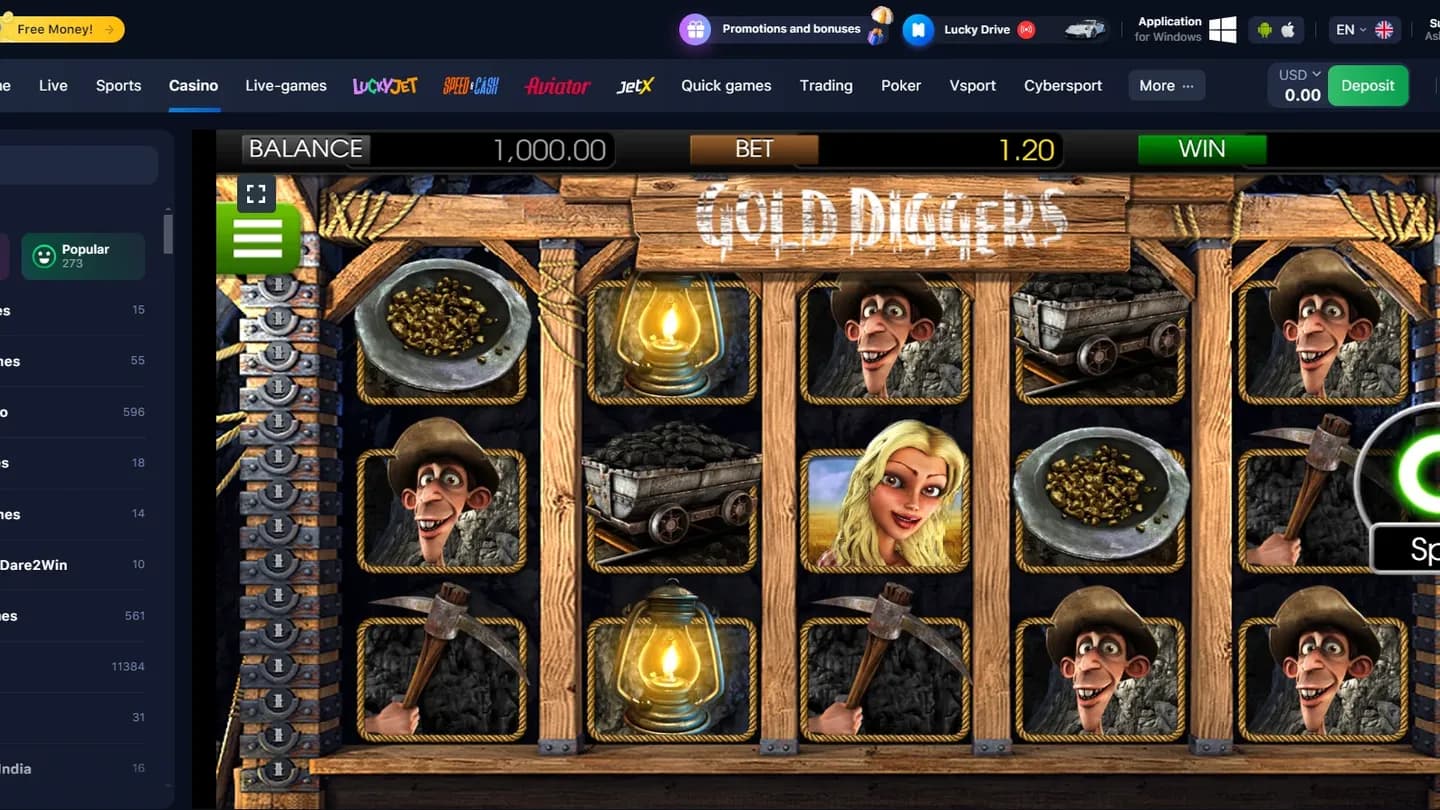This screenshot has width=1440, height=810.
Task: Click the Windows application download icon
Action: [x=1222, y=28]
